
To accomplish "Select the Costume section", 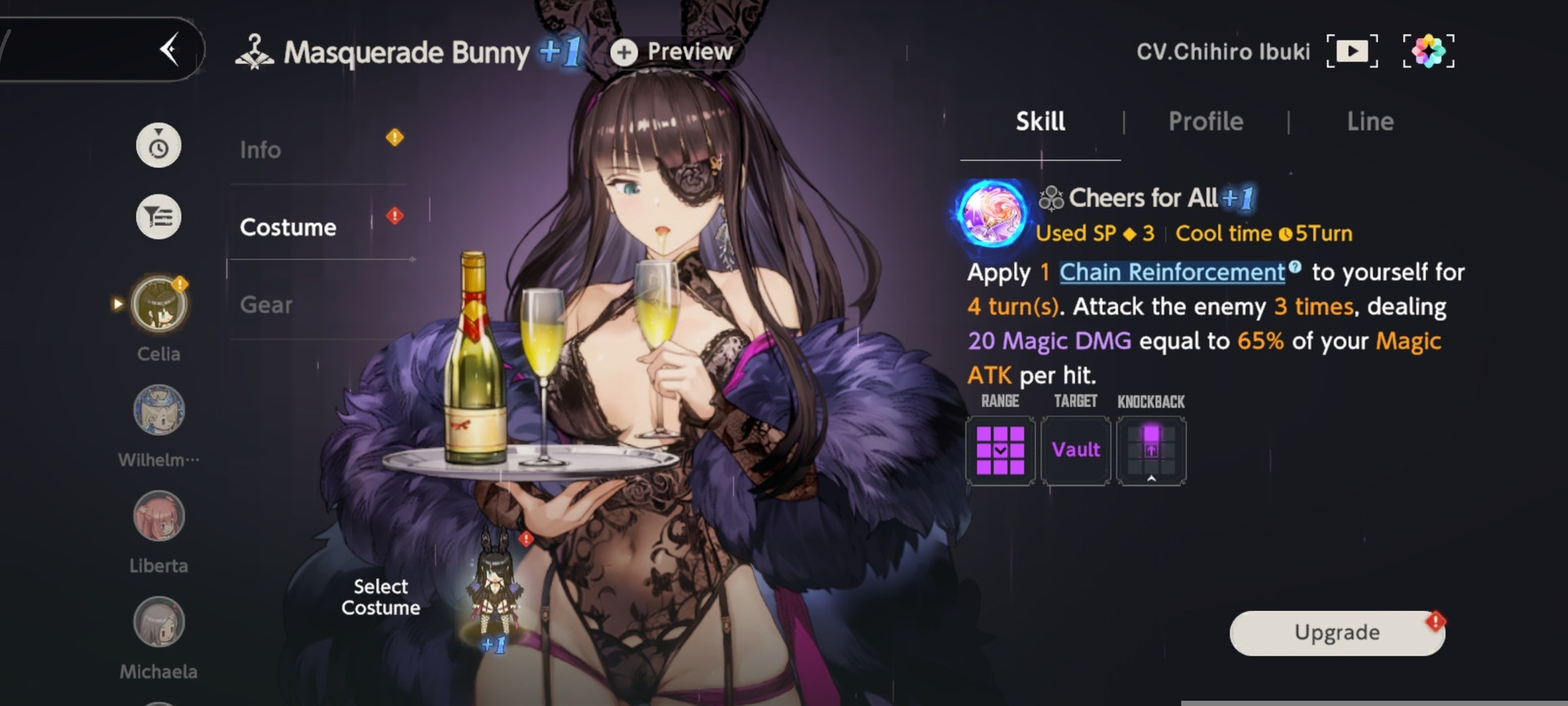I will (288, 227).
